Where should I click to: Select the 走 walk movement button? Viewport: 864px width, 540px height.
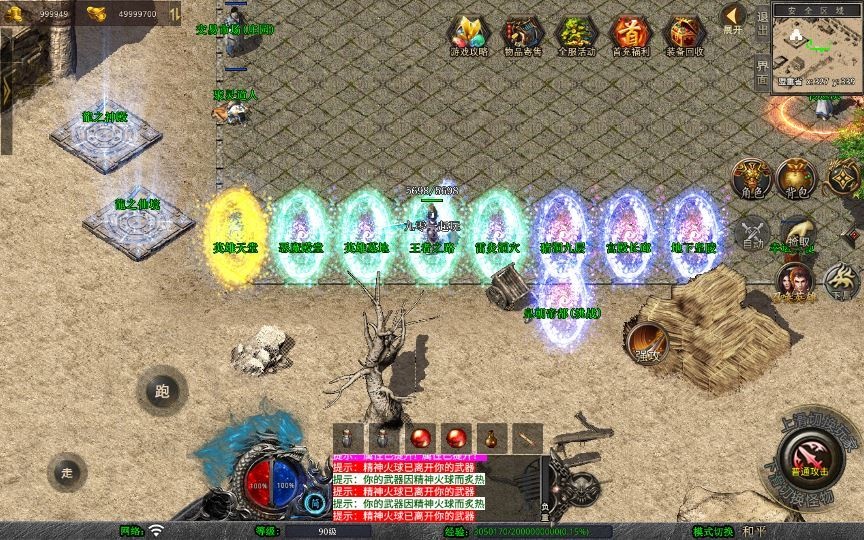click(67, 472)
